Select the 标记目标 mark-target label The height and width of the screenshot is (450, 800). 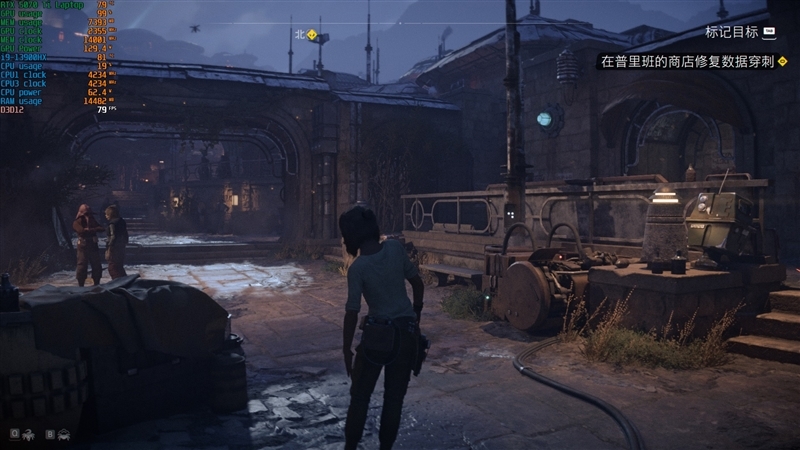[731, 32]
